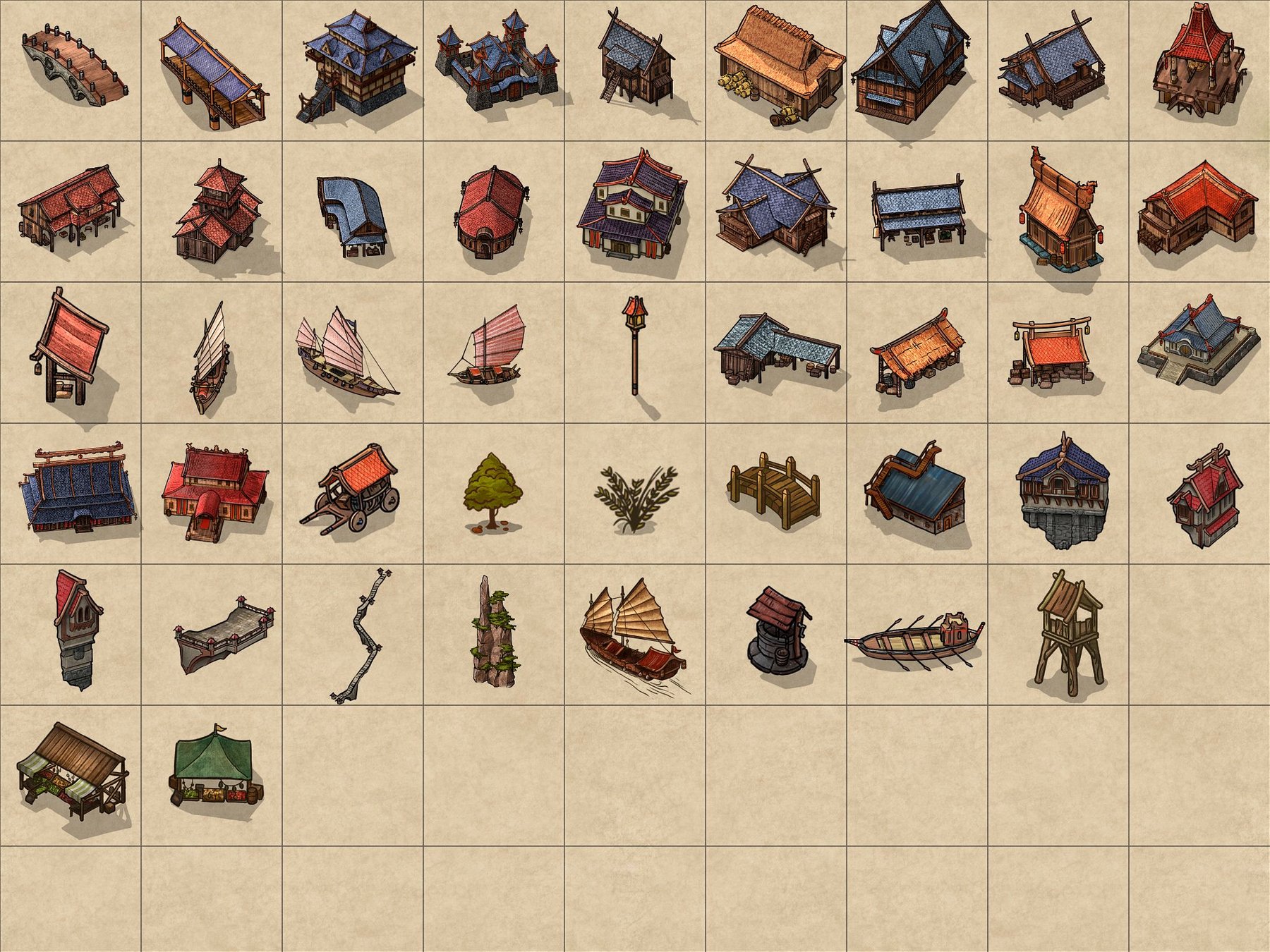Pick the walled fortress with blue towers

(x=497, y=69)
